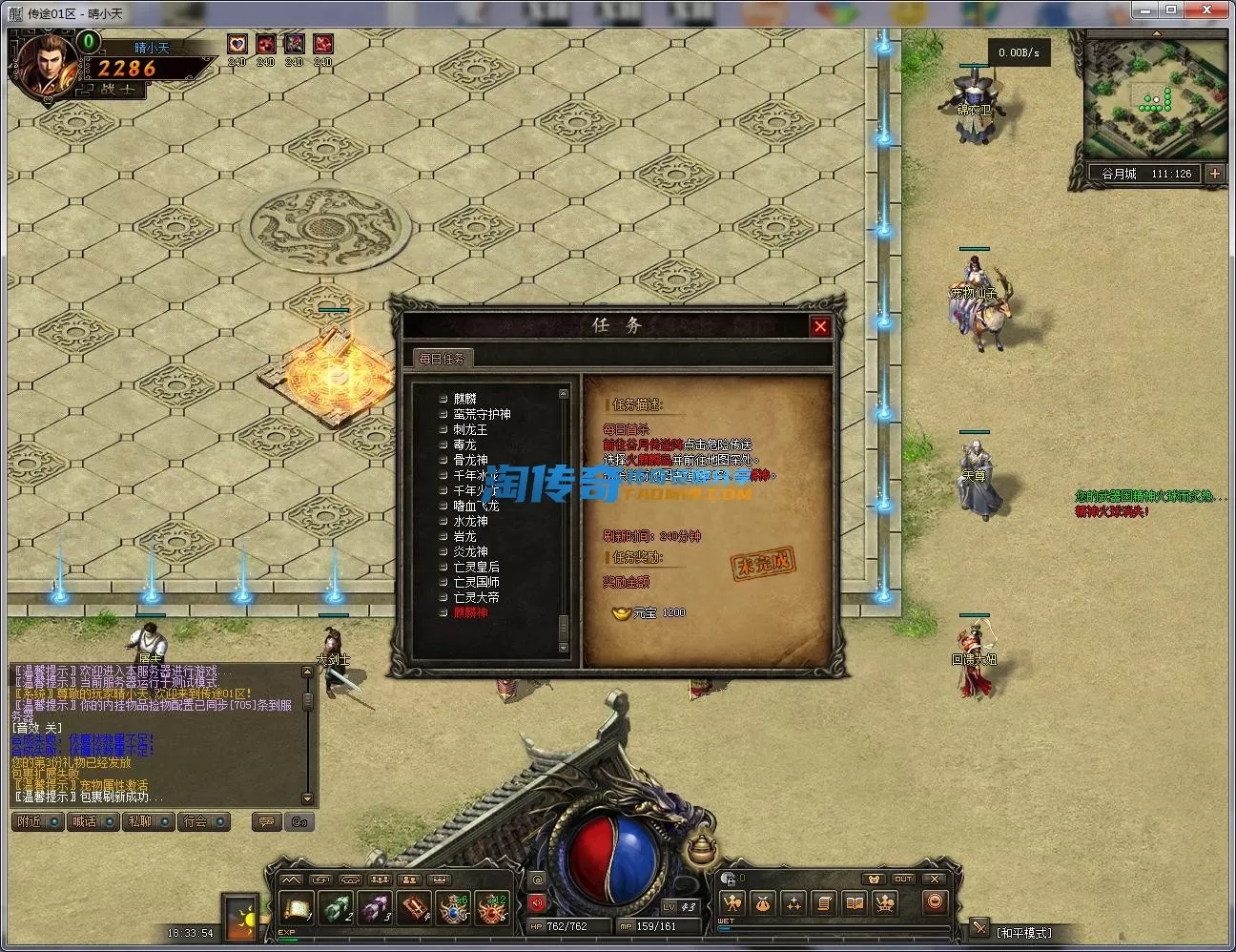
Task: Toggle the 行会 guild chat channel
Action: 203,821
